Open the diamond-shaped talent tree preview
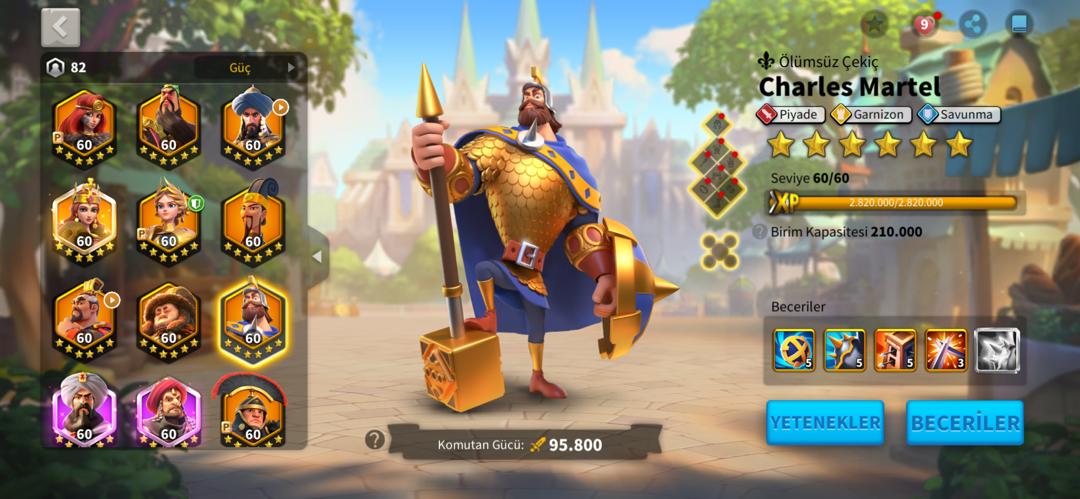The height and width of the screenshot is (499, 1080). pos(717,167)
